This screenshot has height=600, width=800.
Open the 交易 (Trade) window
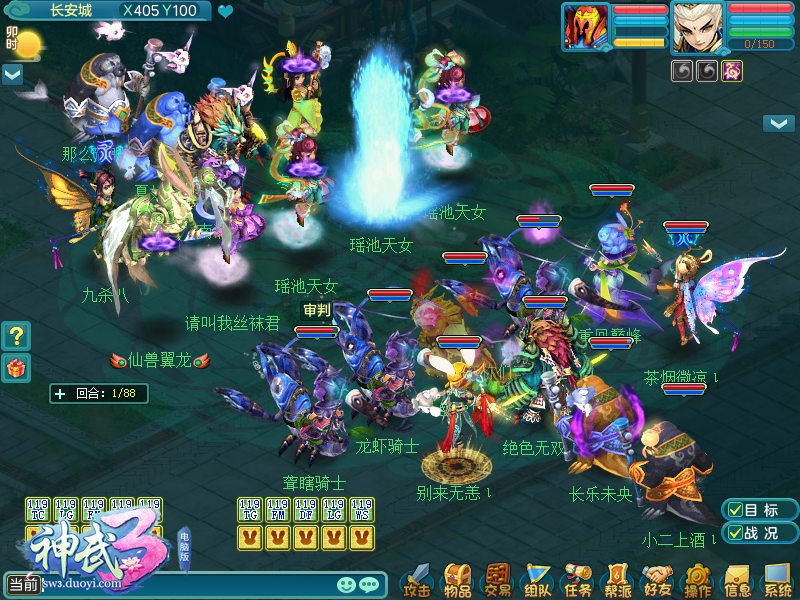click(498, 579)
